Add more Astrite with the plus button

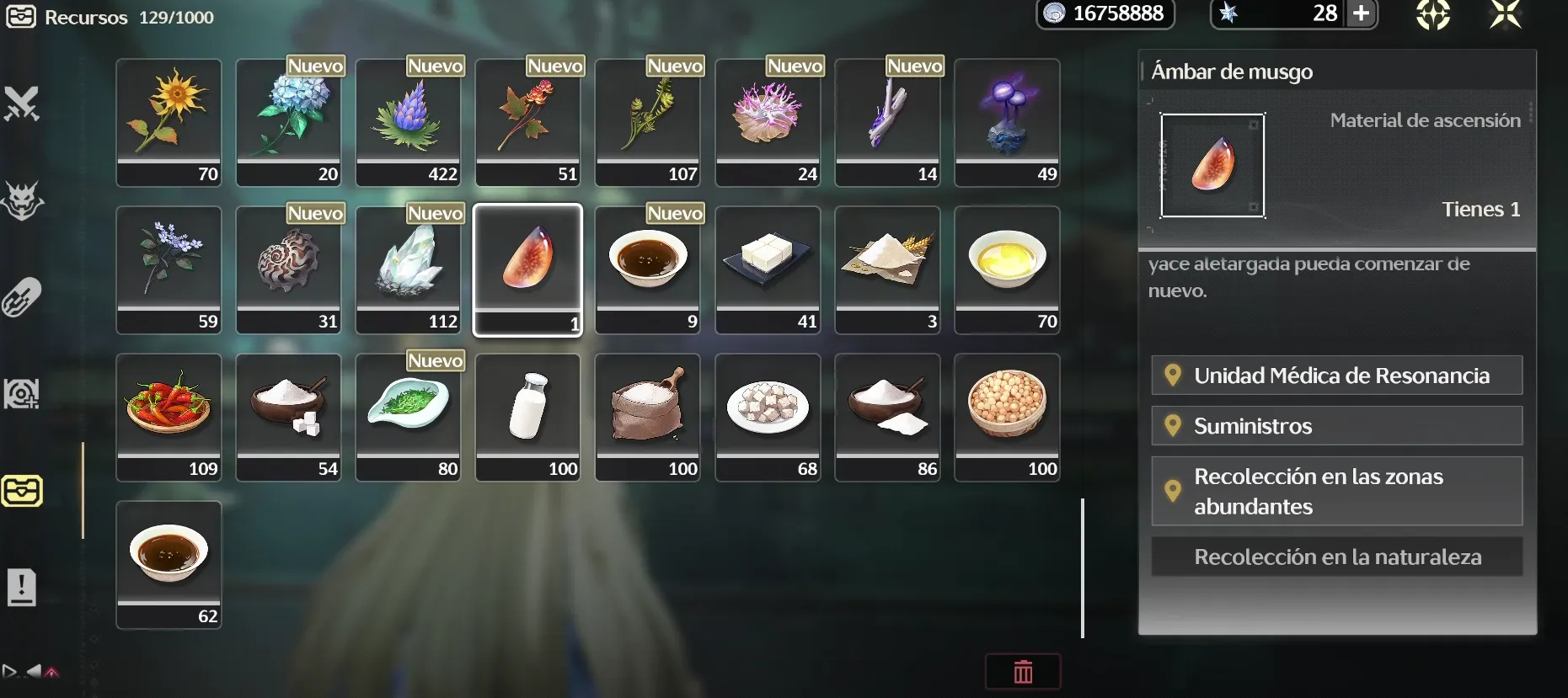1361,13
